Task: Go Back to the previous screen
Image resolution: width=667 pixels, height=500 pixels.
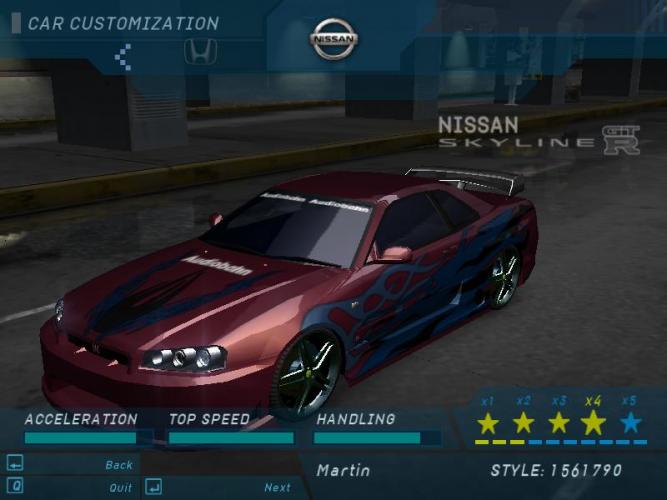Action: point(118,465)
